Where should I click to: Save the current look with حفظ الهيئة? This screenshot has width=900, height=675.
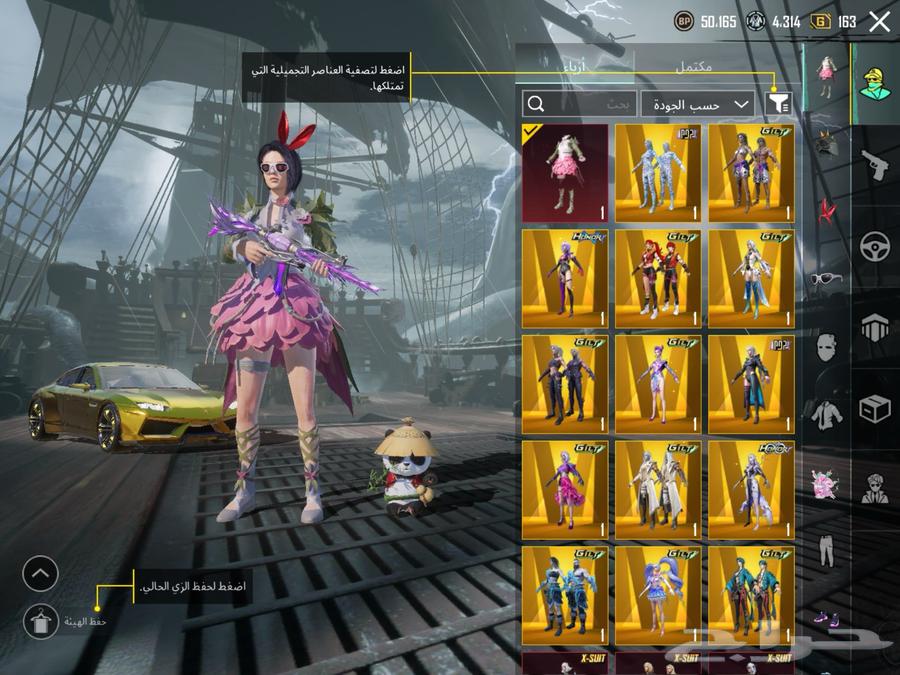point(41,621)
